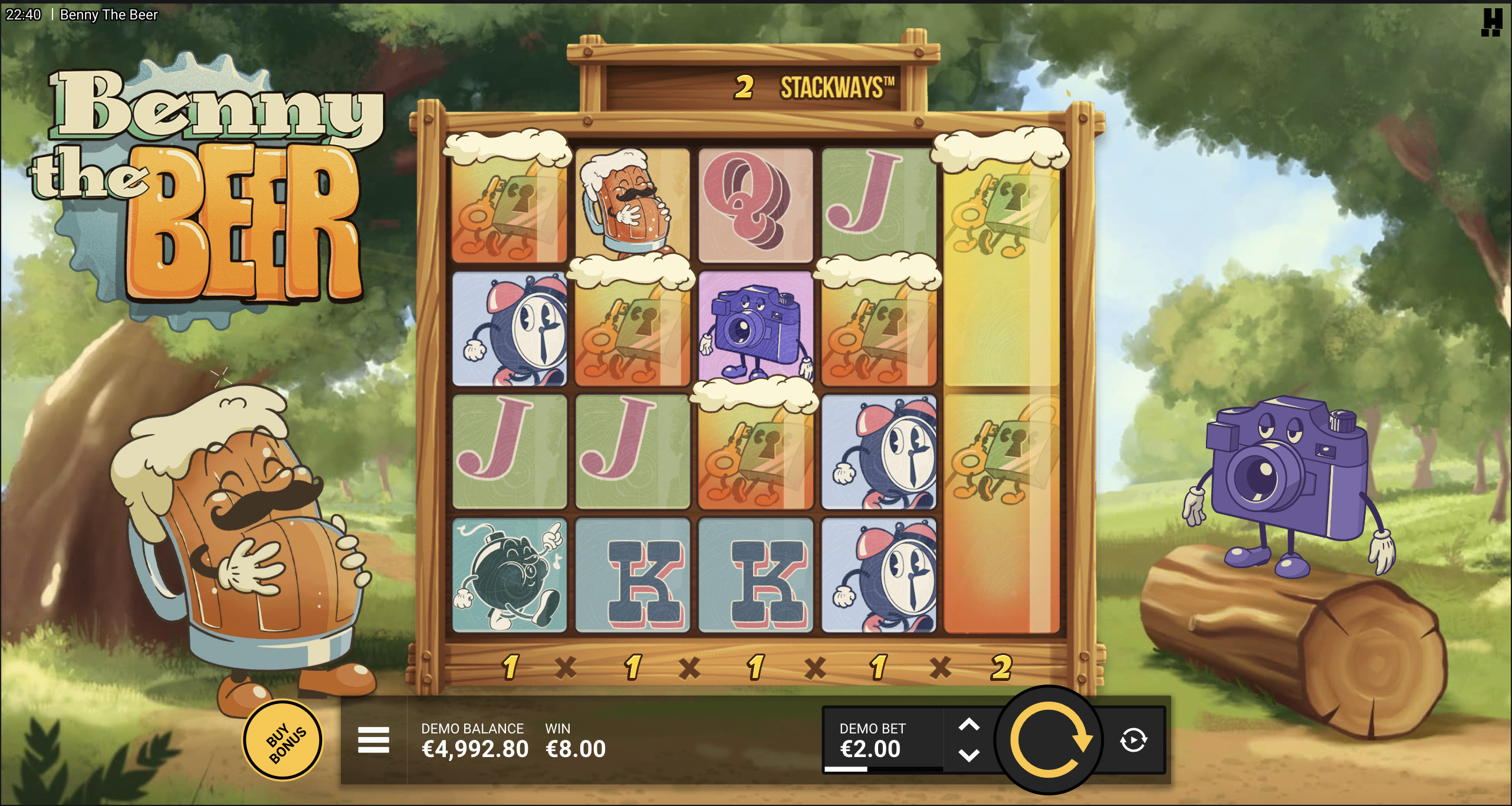
Task: Open the autoplay settings
Action: point(1133,740)
